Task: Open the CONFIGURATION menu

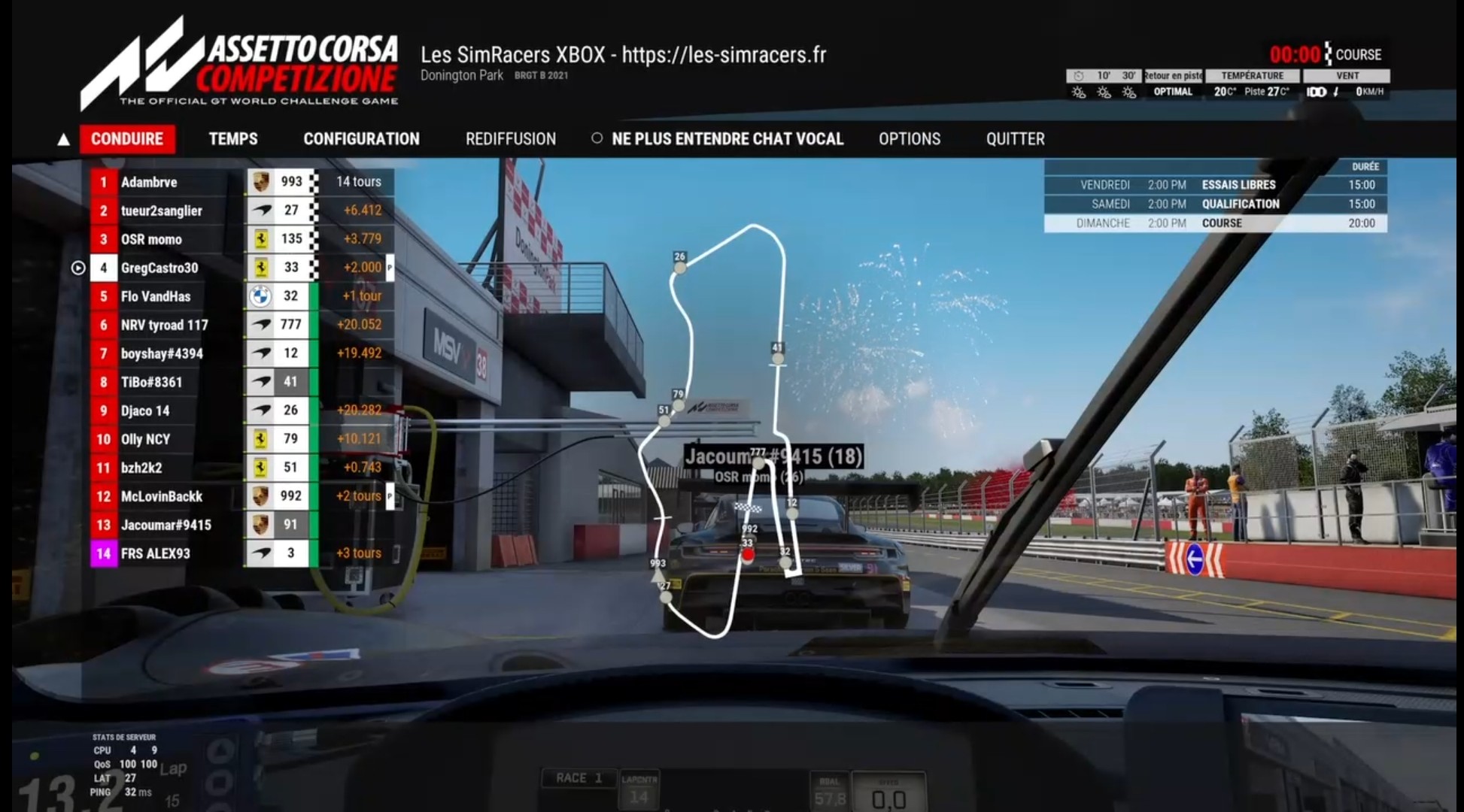Action: (361, 139)
